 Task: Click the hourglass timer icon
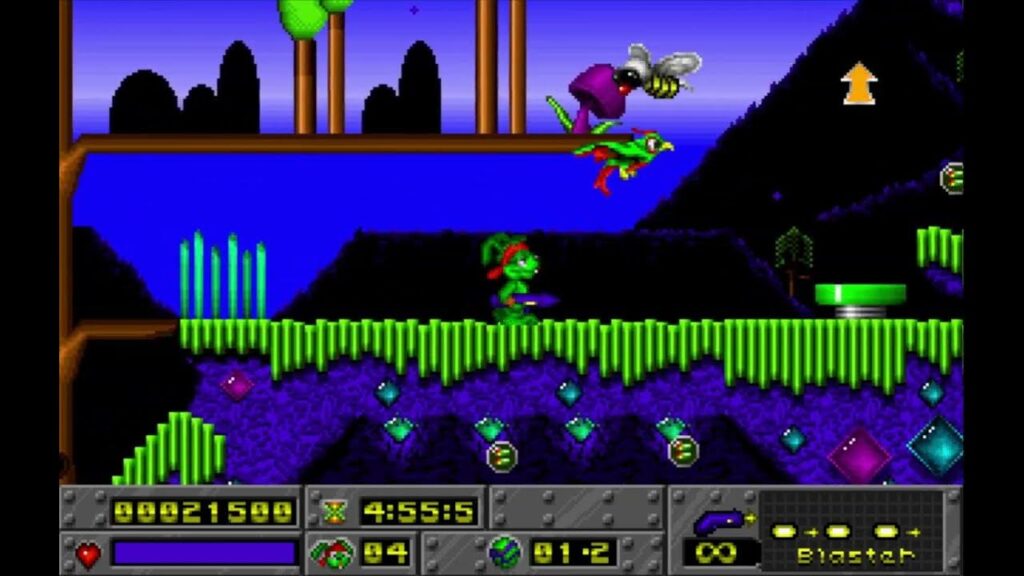334,511
